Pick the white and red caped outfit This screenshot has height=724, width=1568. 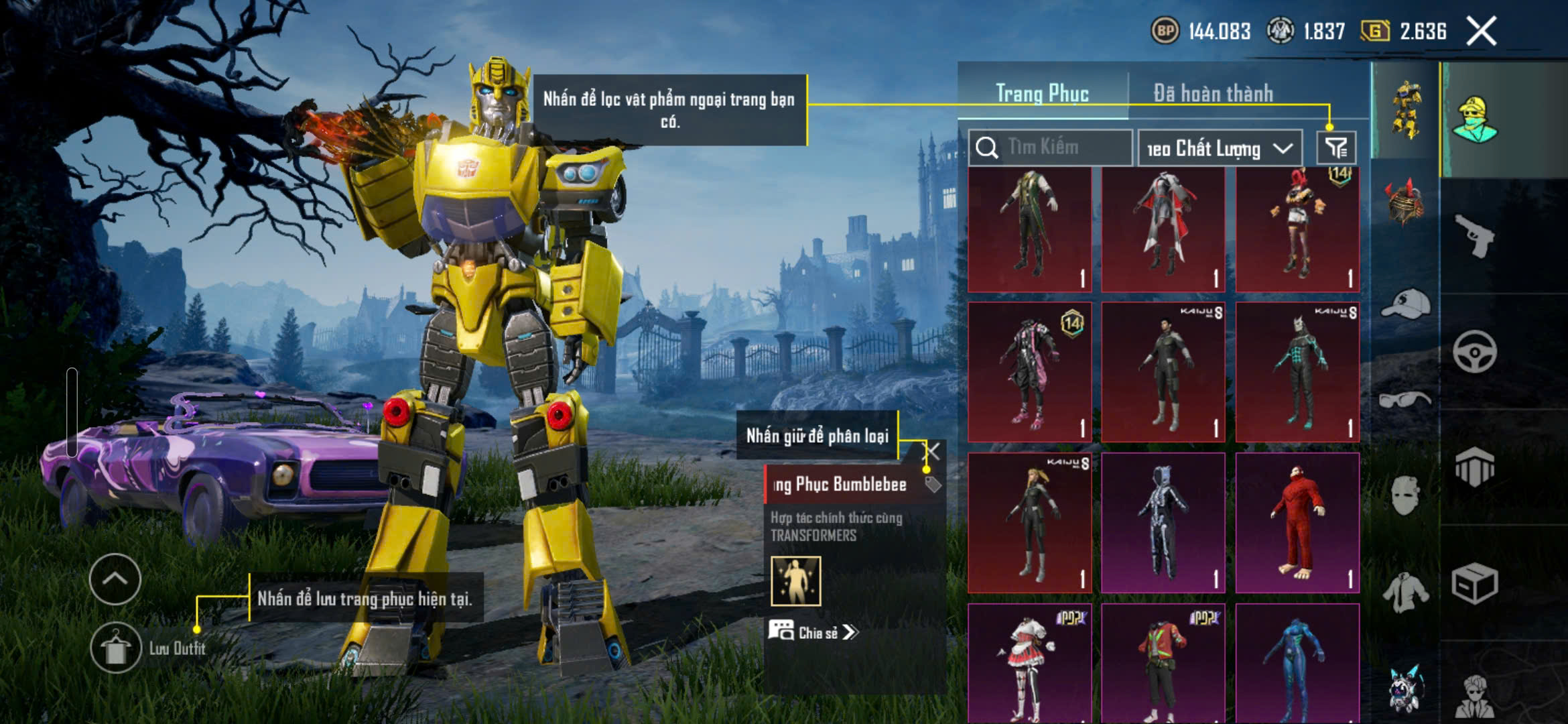tap(1163, 229)
